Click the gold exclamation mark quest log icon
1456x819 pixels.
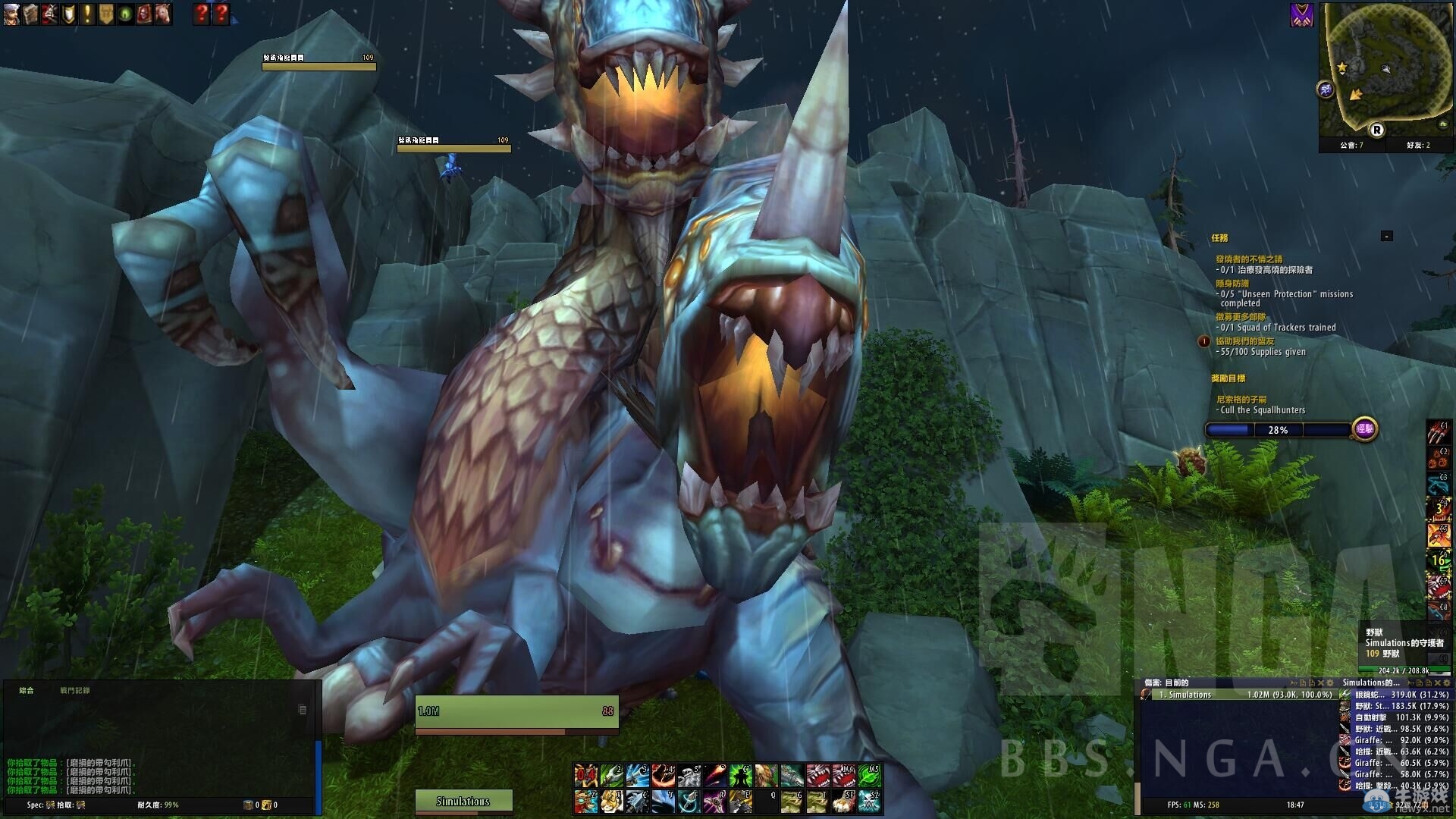click(87, 14)
